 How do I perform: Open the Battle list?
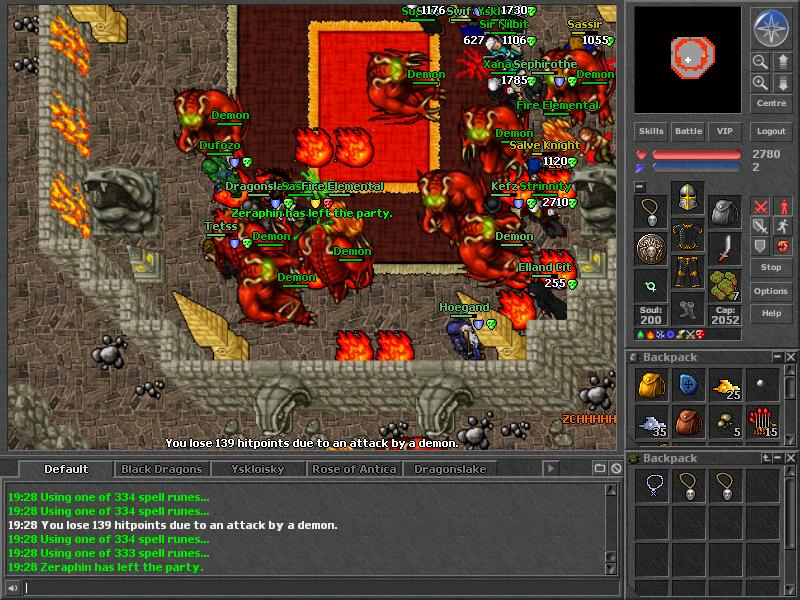point(688,131)
